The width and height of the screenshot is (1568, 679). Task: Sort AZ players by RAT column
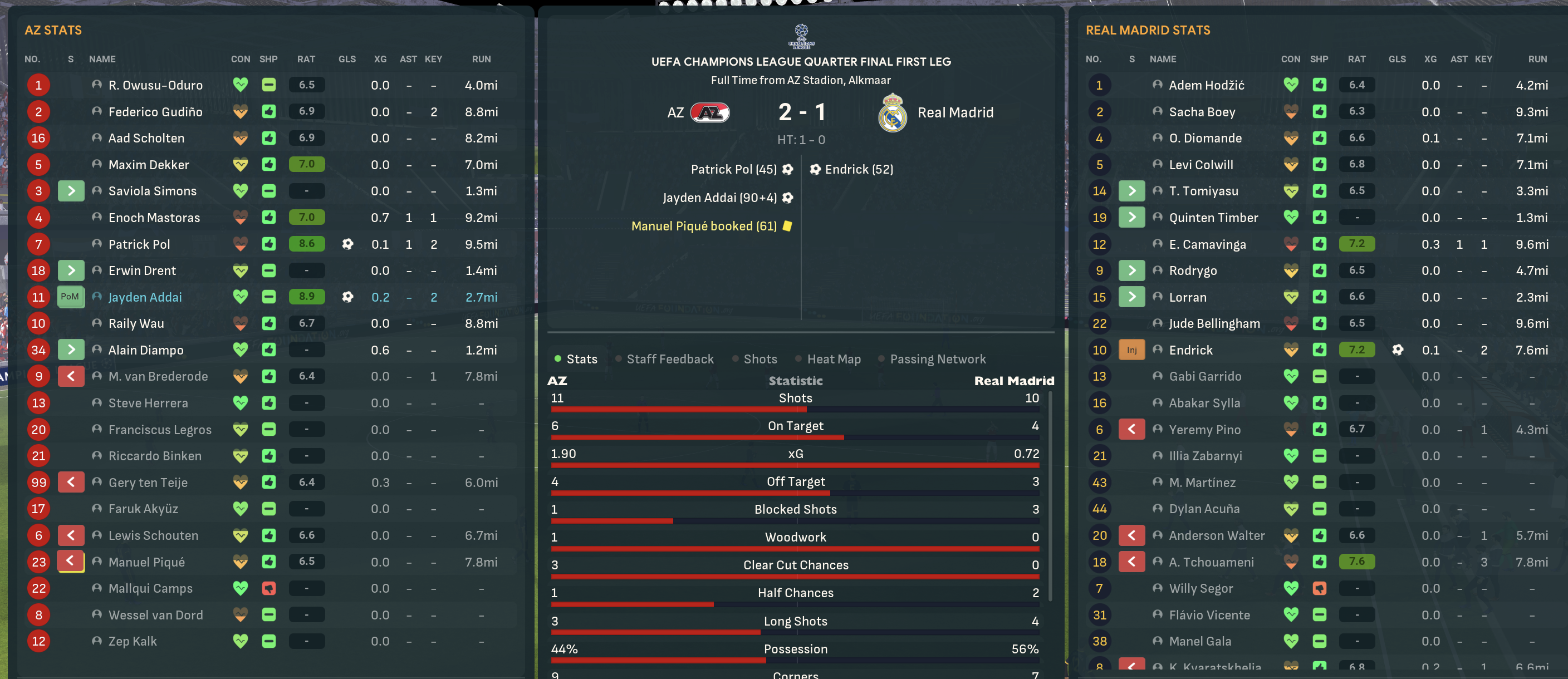coord(306,59)
